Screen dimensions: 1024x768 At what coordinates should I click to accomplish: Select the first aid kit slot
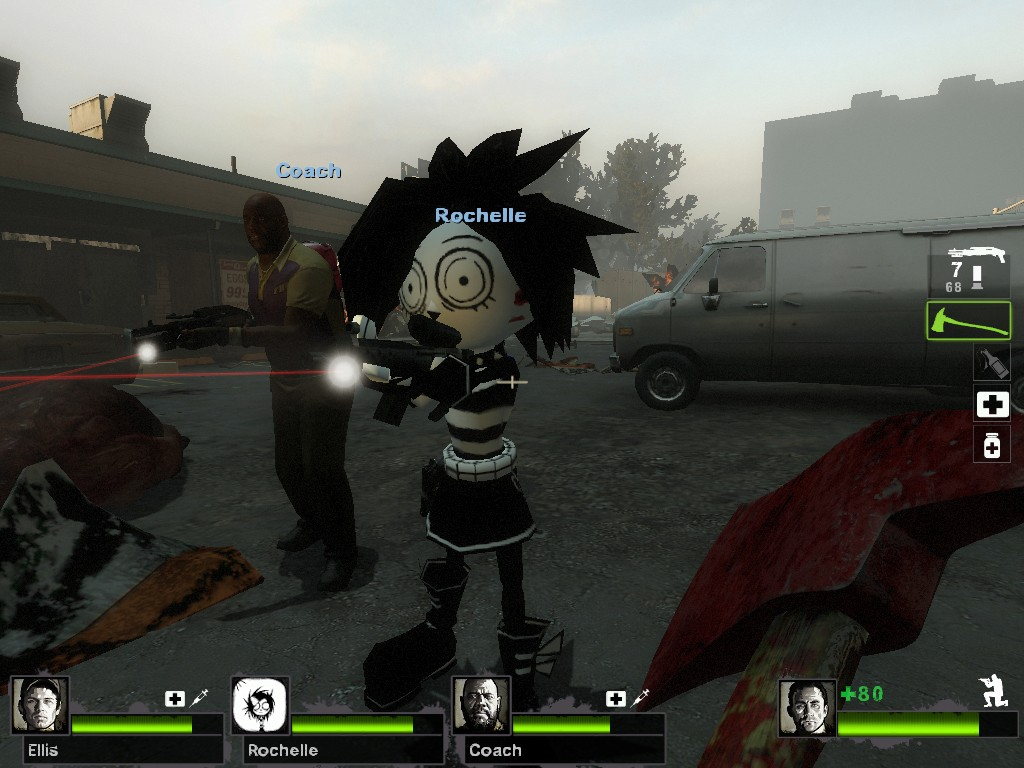pyautogui.click(x=992, y=404)
